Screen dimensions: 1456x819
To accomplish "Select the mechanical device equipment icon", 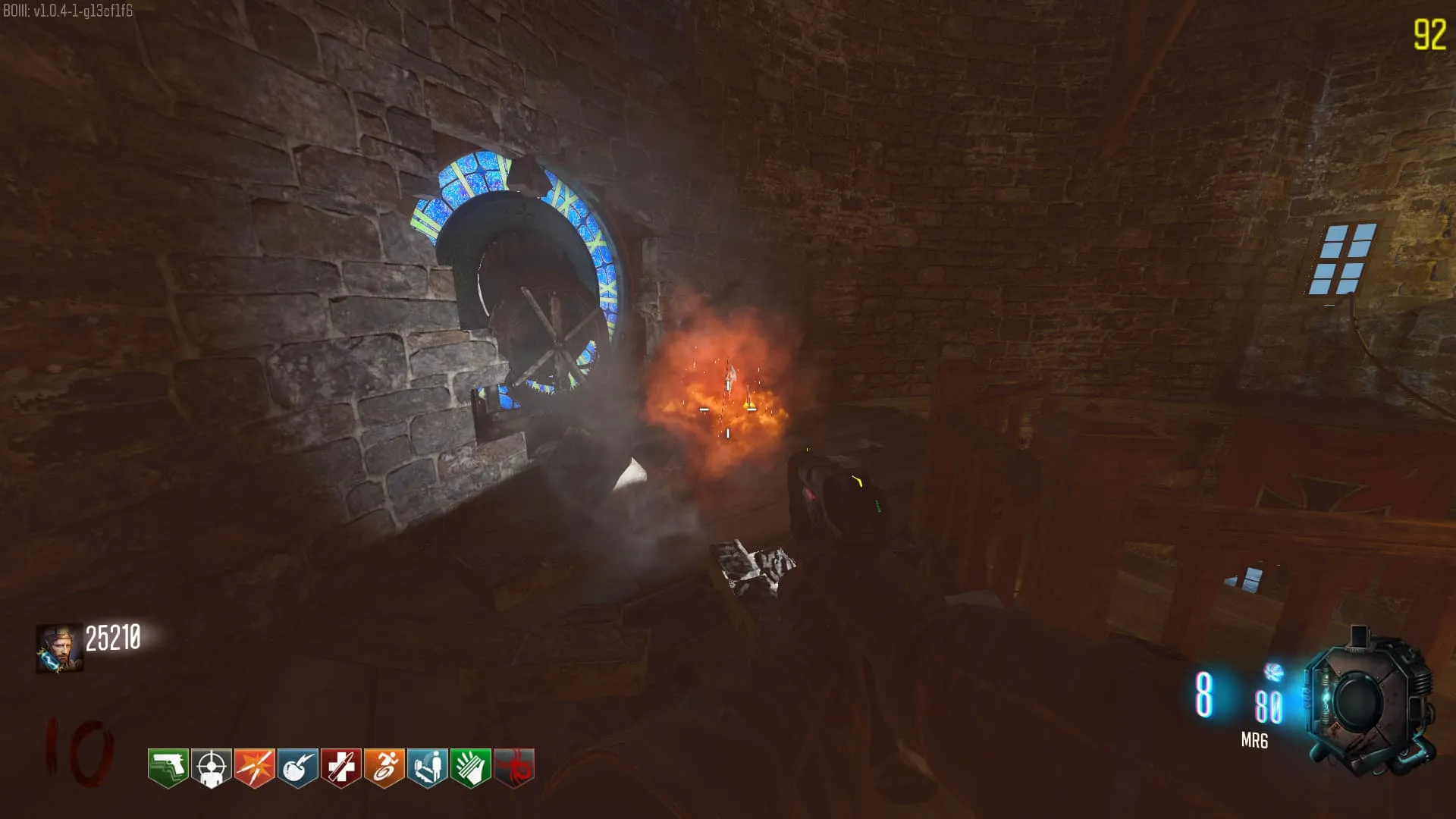I will (1367, 703).
